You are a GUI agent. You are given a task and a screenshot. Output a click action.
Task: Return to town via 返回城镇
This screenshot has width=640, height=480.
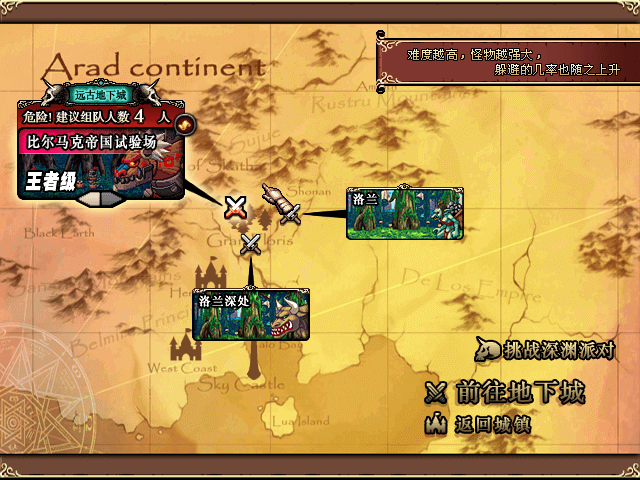point(478,423)
